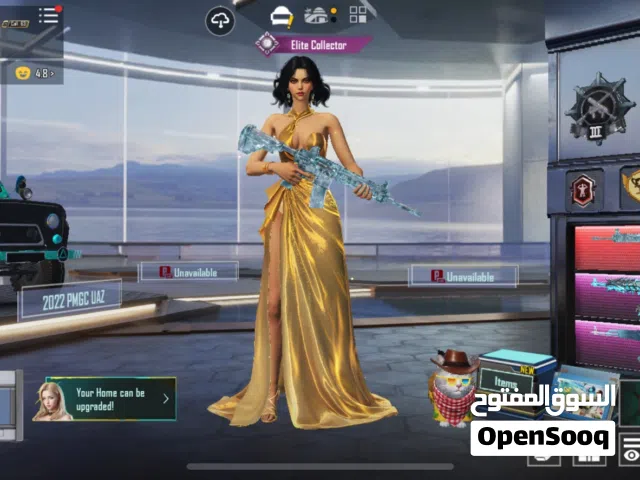This screenshot has width=640, height=480.
Task: Open the OpenSooq watermark logo
Action: 543,437
